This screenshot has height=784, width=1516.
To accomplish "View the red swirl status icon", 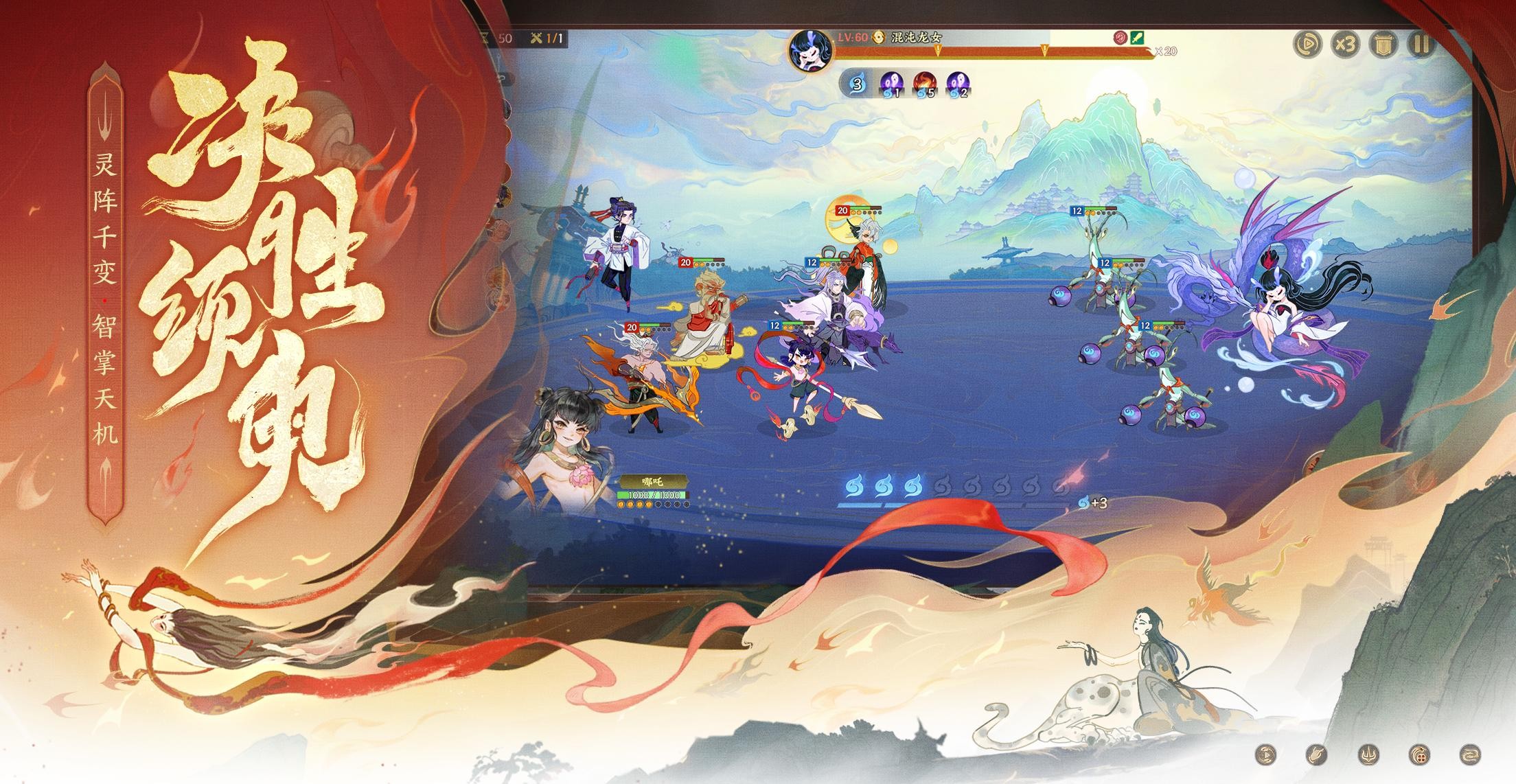I will pyautogui.click(x=1121, y=38).
